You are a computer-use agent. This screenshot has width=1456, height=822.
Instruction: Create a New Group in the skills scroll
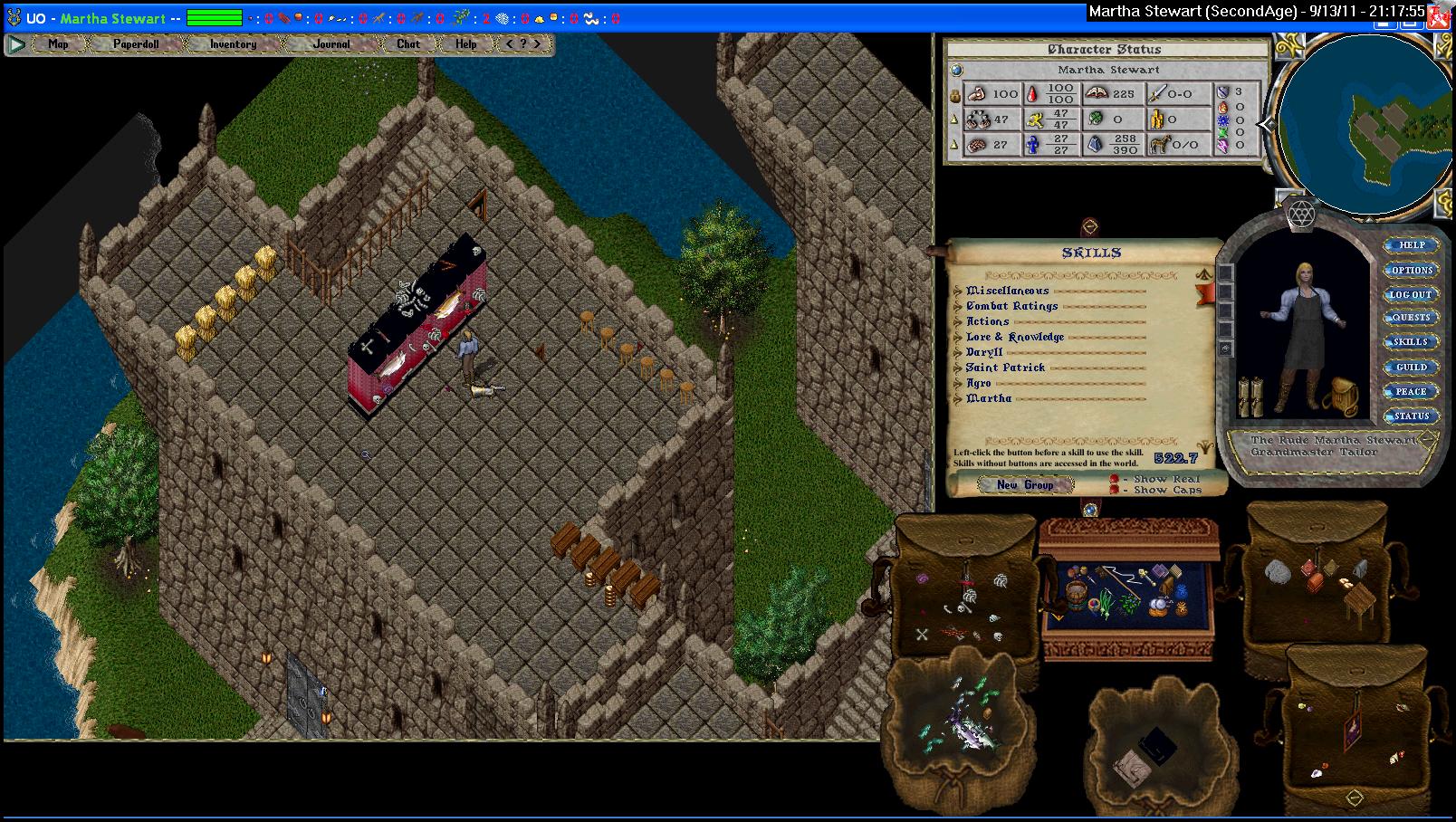pyautogui.click(x=1024, y=485)
